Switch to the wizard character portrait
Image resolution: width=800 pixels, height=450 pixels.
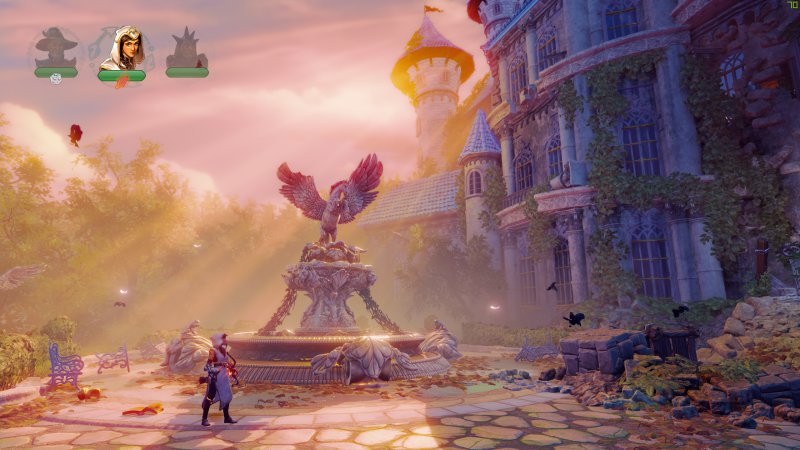(56, 50)
